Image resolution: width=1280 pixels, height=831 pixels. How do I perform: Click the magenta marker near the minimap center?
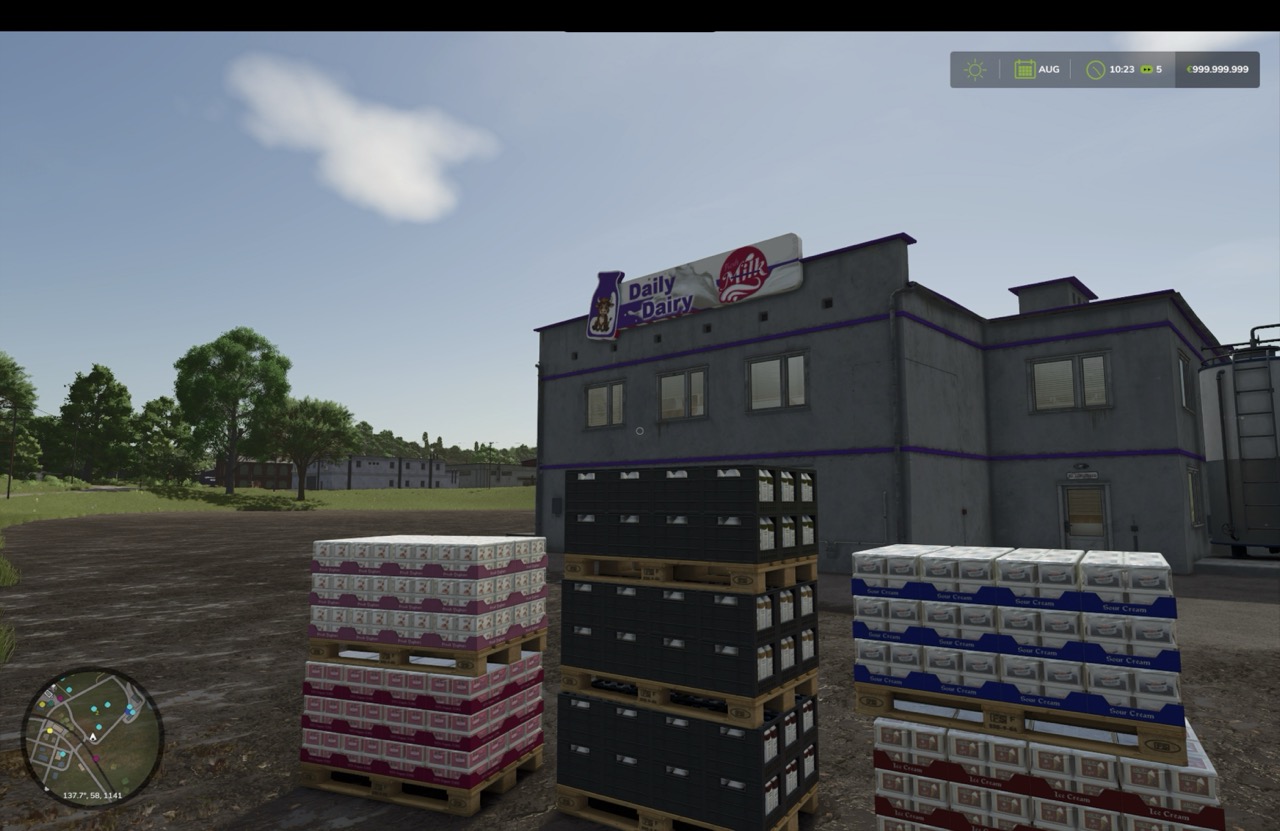pos(96,758)
